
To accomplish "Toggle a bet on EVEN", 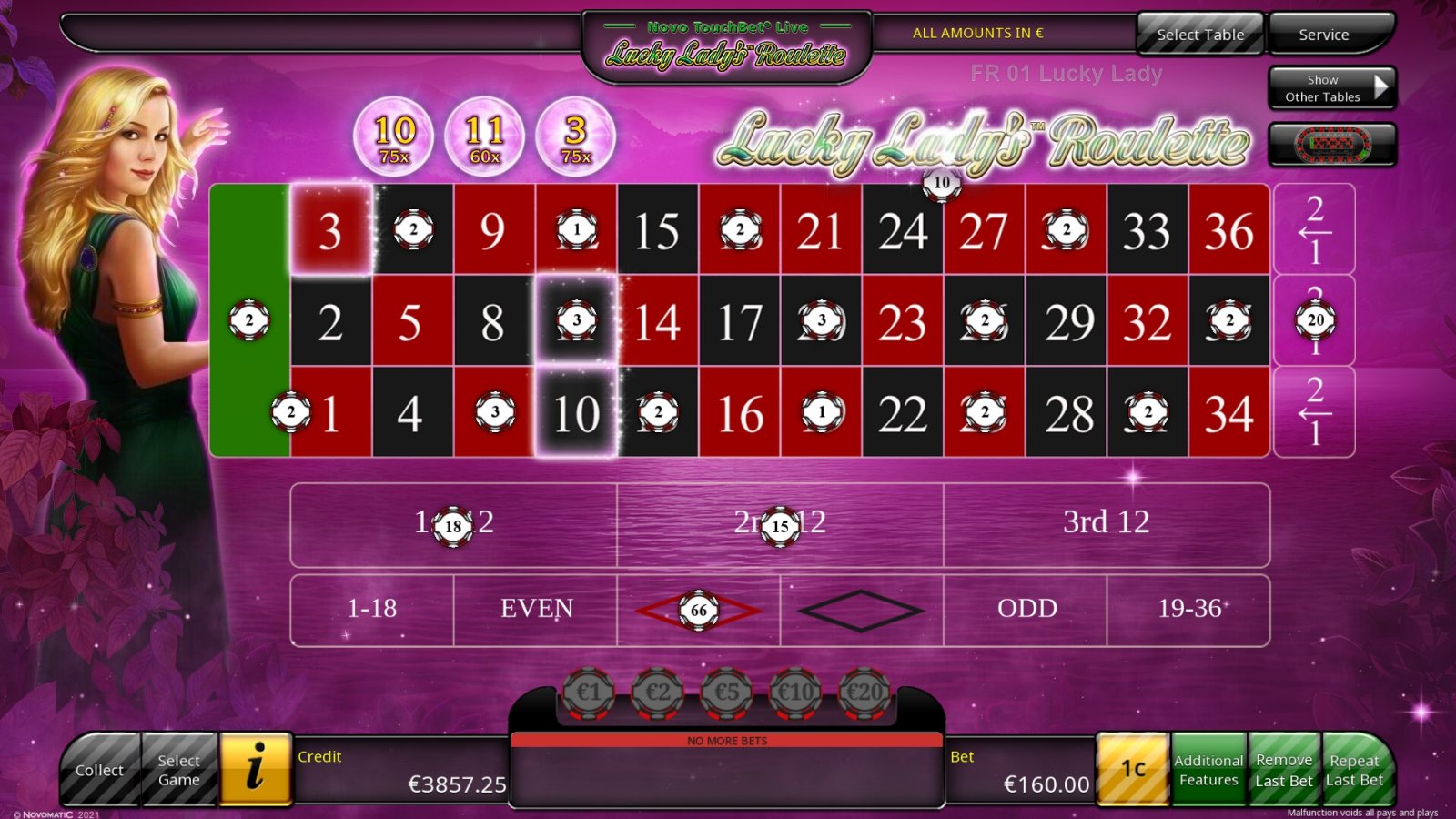I will (536, 610).
